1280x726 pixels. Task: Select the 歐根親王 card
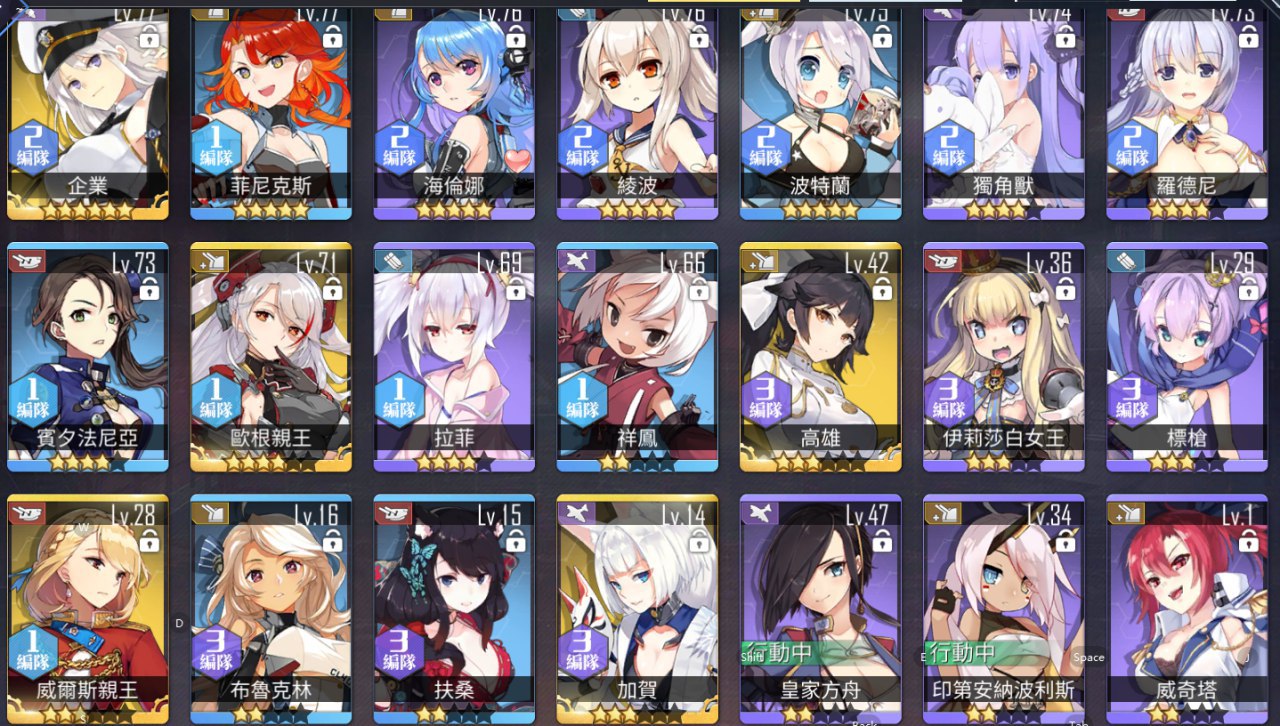[271, 355]
